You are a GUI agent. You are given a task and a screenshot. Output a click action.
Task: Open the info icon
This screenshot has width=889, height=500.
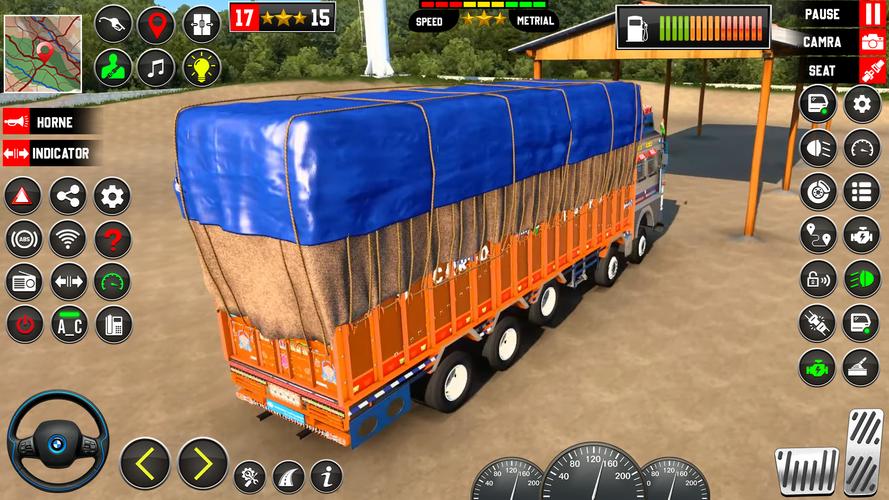[x=325, y=475]
